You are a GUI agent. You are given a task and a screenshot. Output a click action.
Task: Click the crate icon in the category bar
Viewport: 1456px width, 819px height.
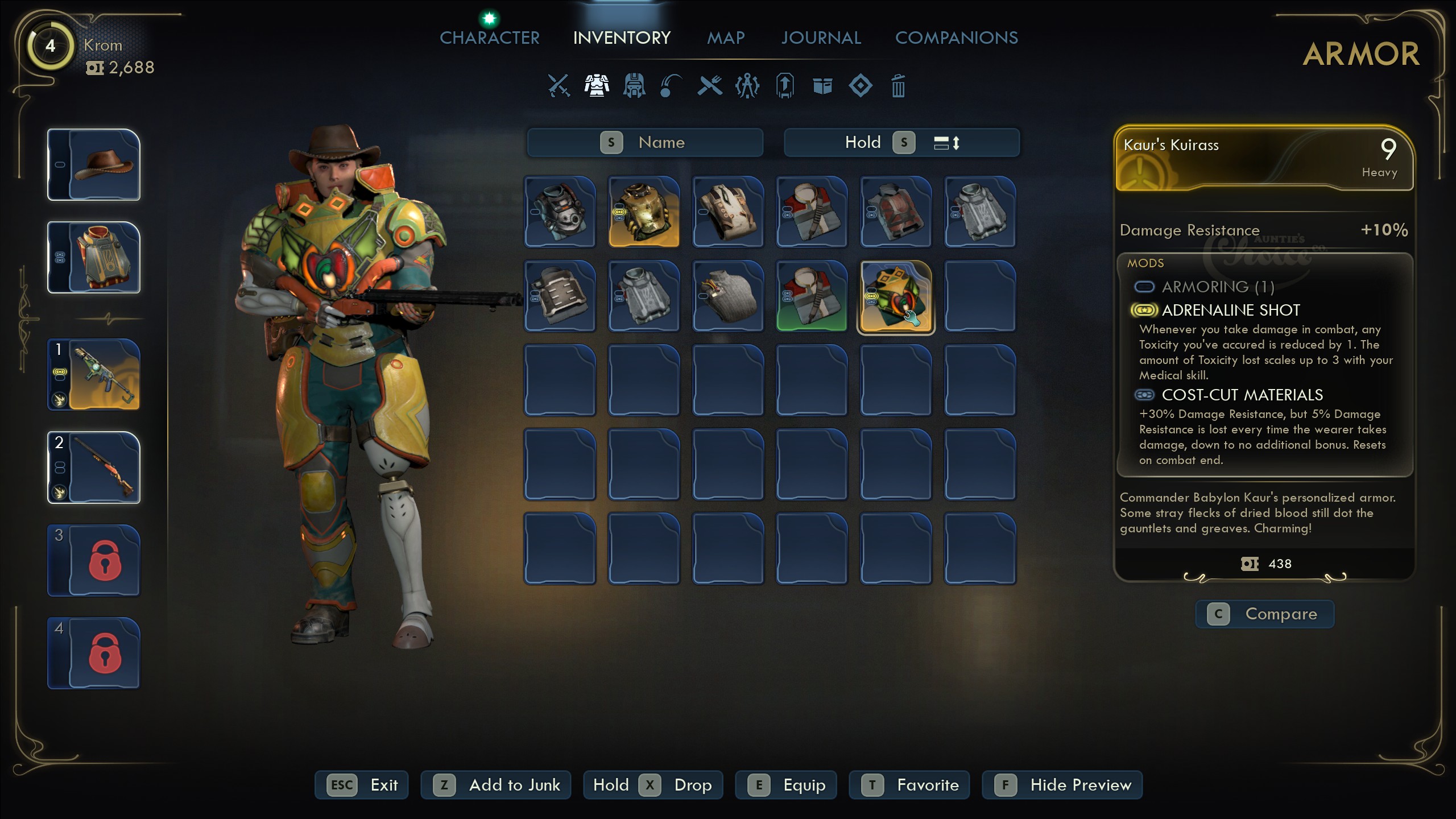822,85
